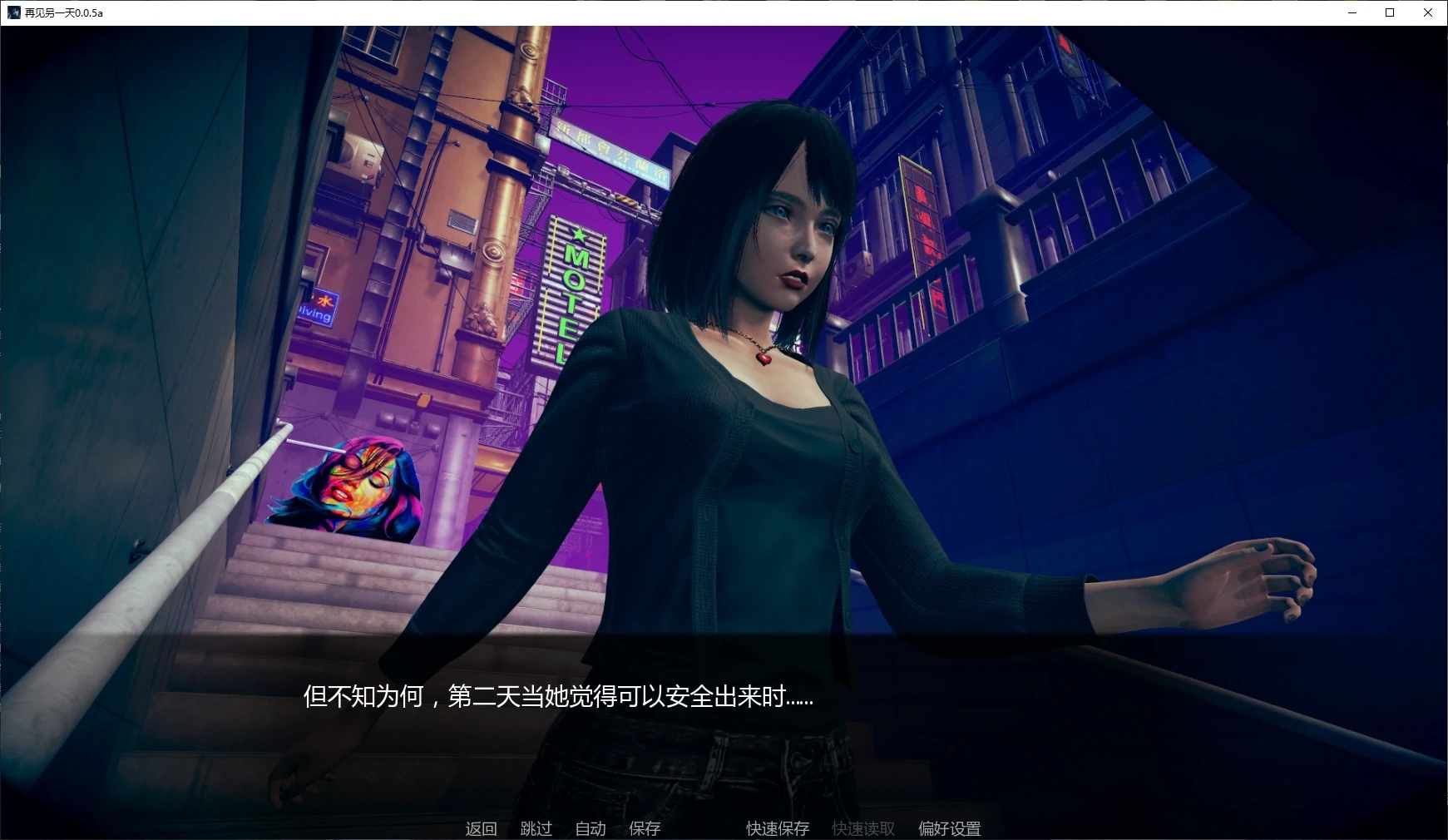Screen dimensions: 1448x840
Task: Close the 再见另一天 game window
Action: [1427, 12]
